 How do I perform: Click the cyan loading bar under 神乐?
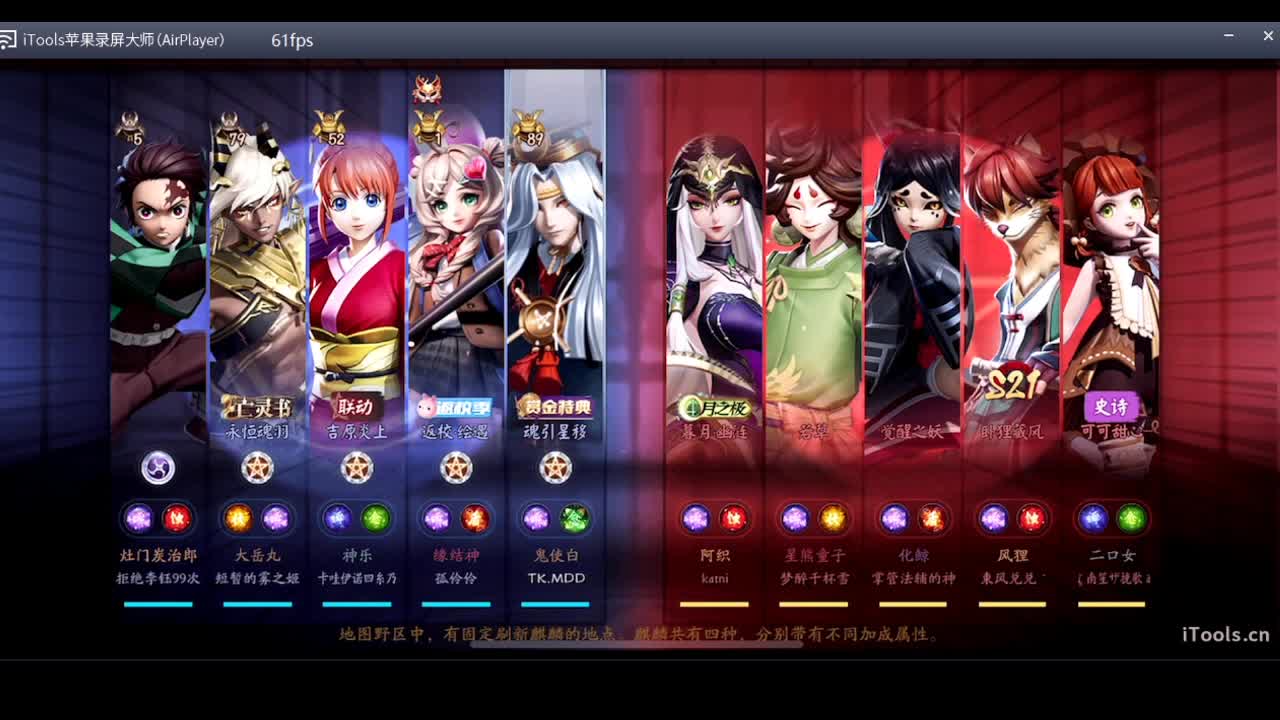click(357, 606)
